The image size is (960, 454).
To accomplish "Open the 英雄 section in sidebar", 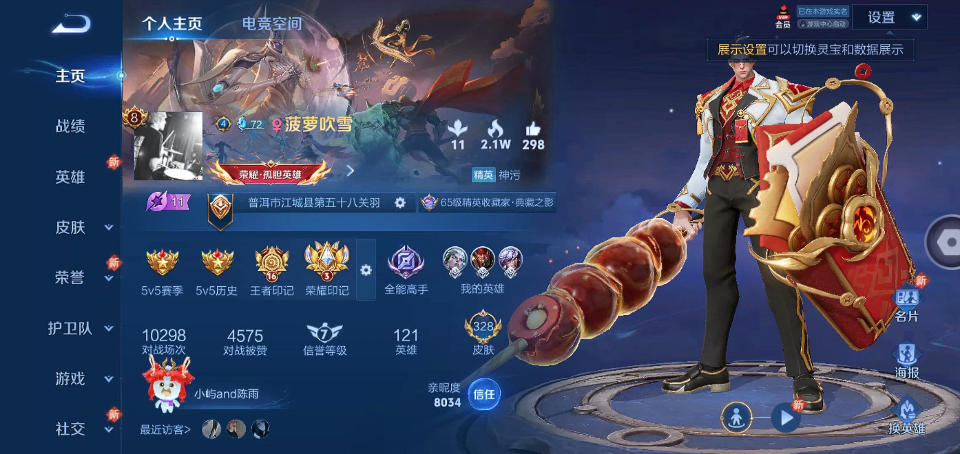I will pyautogui.click(x=70, y=177).
